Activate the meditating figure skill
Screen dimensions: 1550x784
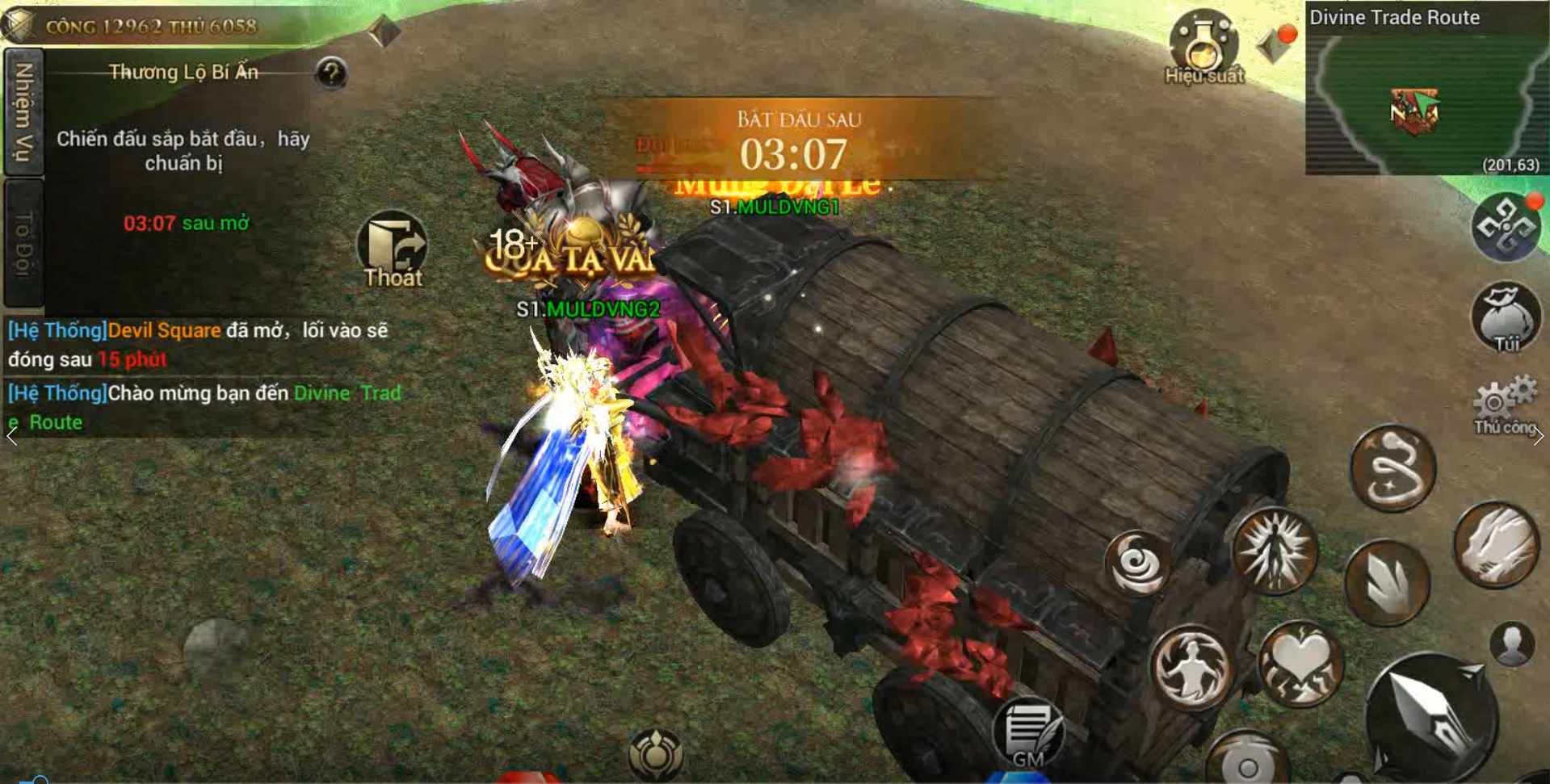[x=1191, y=667]
